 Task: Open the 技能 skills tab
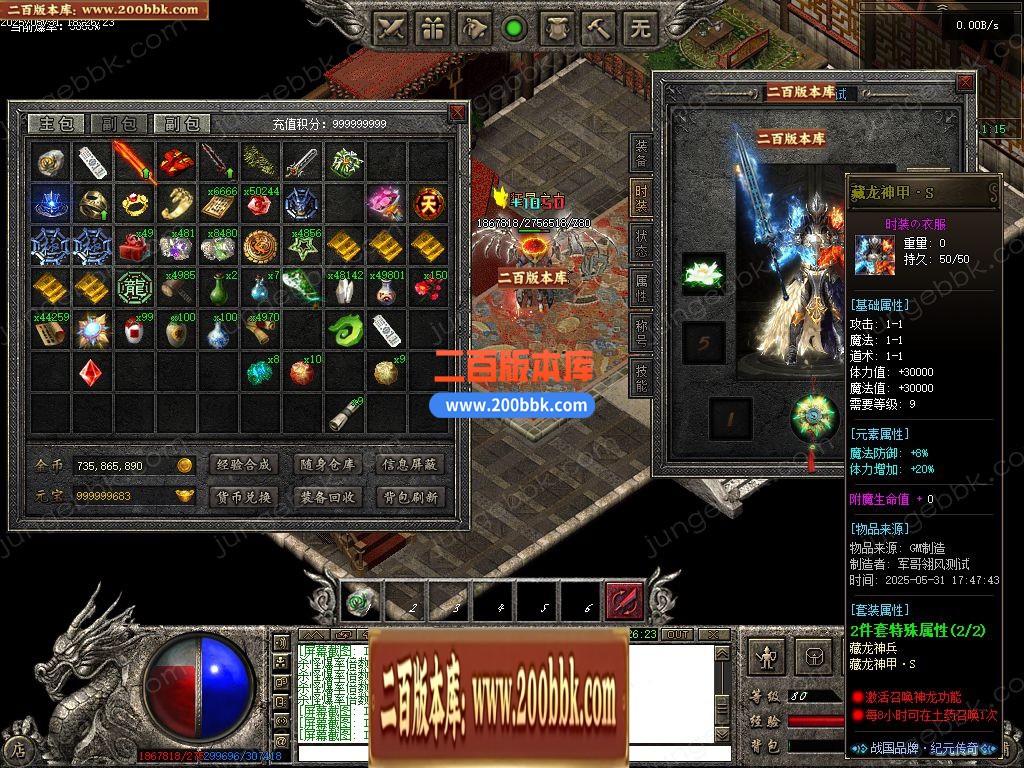(x=641, y=373)
